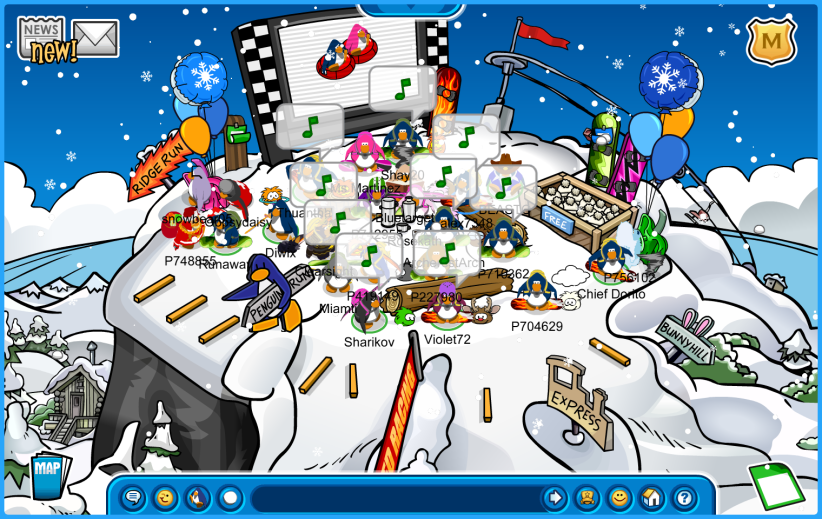The image size is (822, 519).
Task: Open the mail envelope
Action: coord(96,39)
